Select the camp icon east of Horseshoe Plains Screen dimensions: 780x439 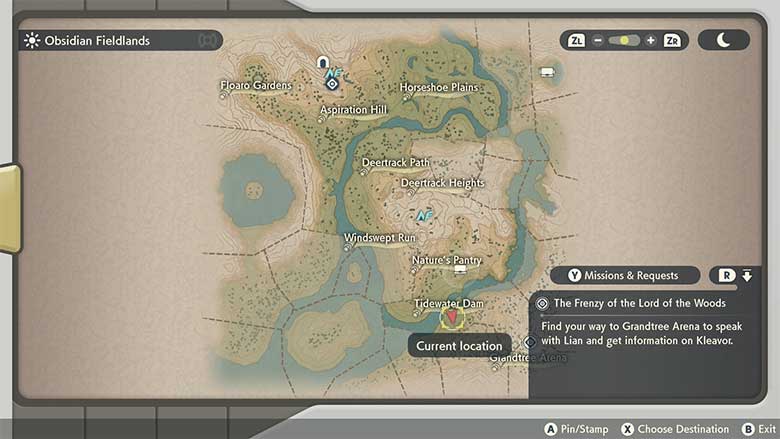[x=547, y=72]
